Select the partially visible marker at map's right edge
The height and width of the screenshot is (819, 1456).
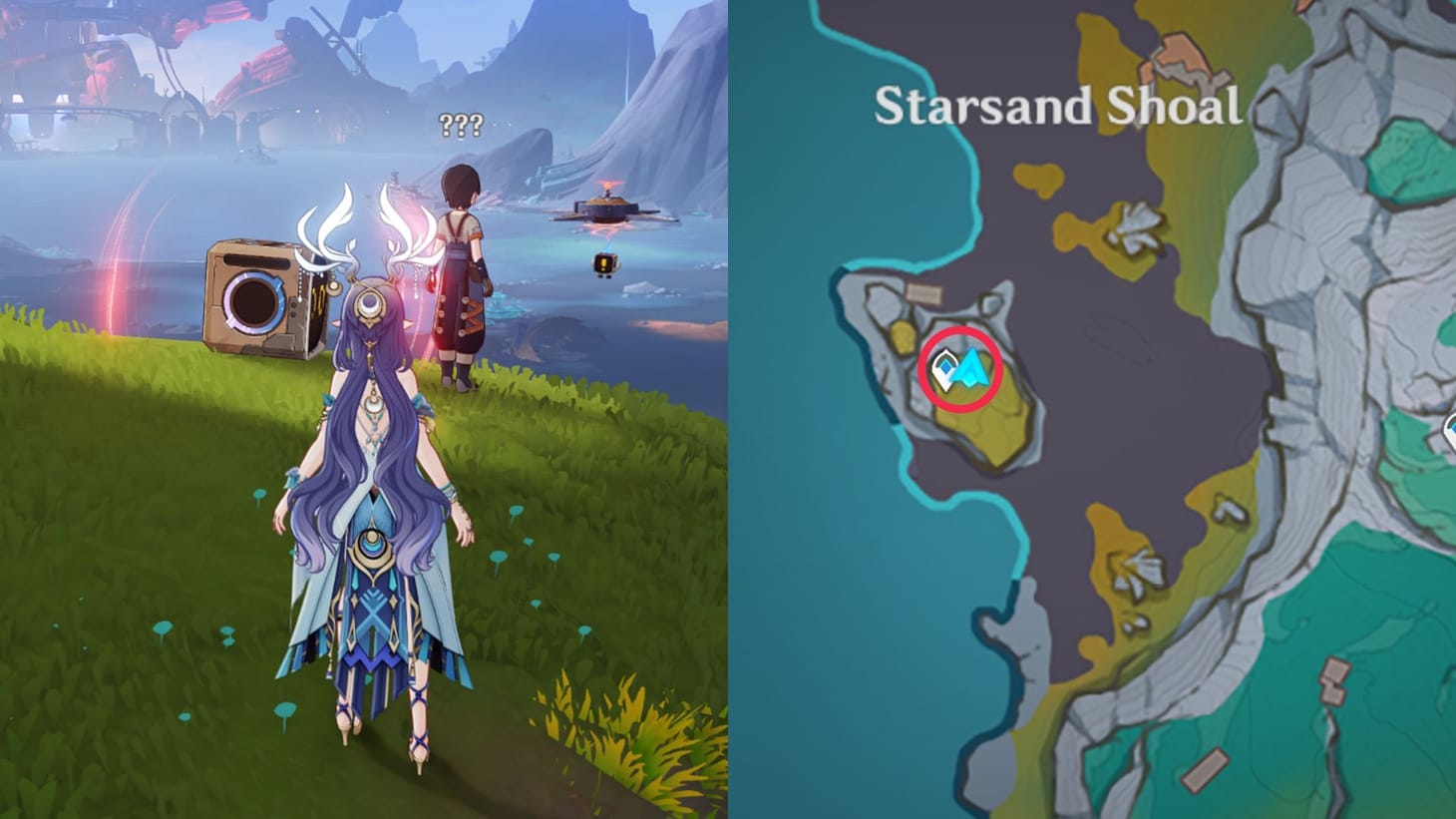point(1451,431)
